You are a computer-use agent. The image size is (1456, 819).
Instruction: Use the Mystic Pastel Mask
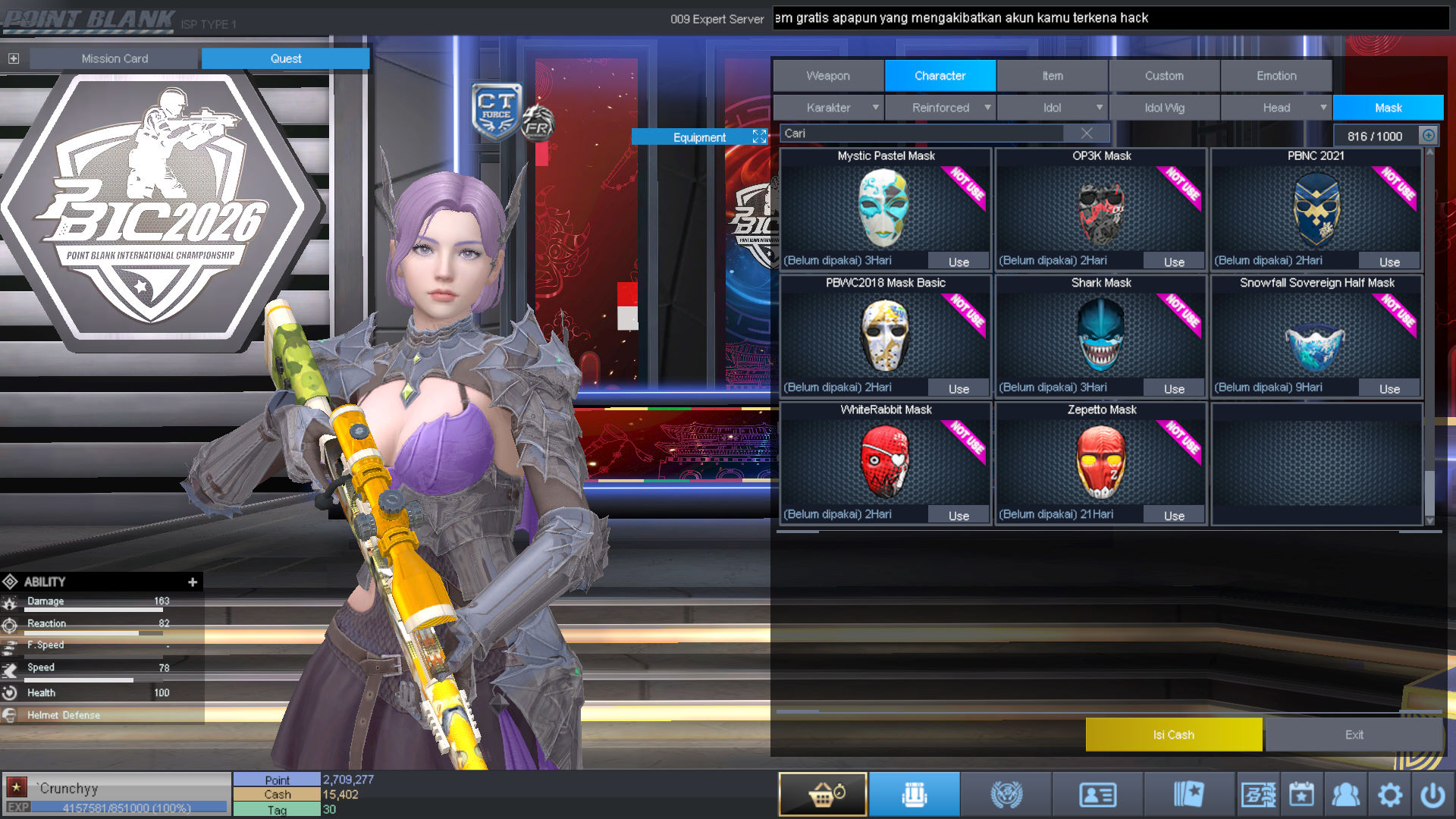click(959, 262)
